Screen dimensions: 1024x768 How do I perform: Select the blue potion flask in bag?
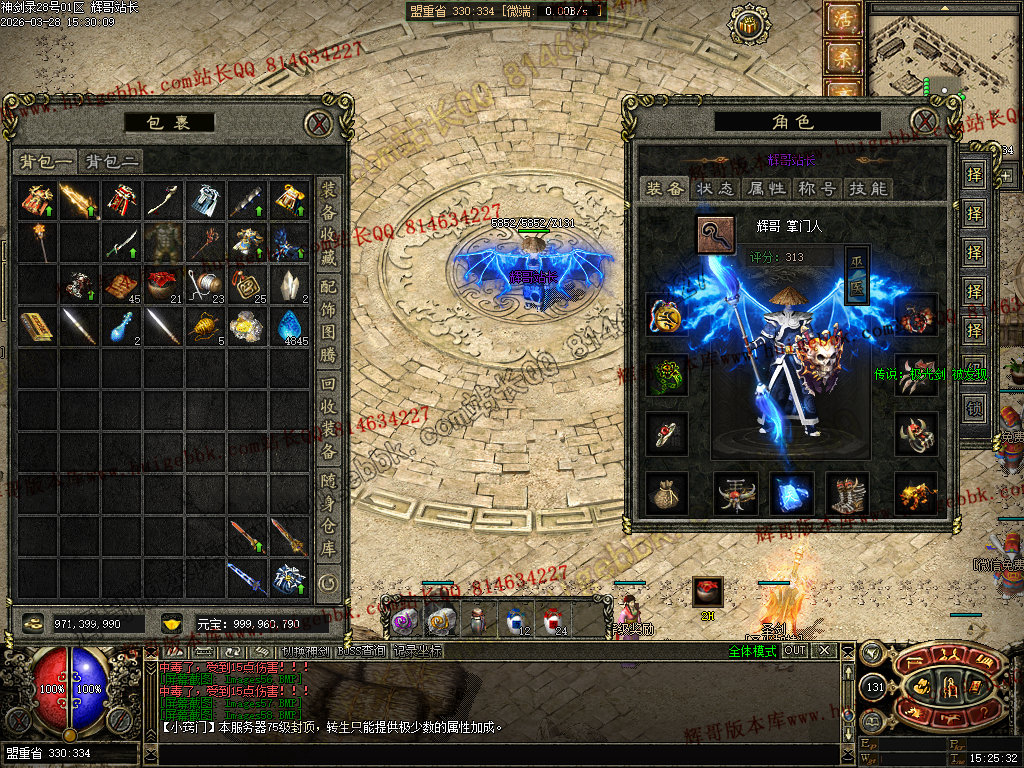click(x=121, y=326)
